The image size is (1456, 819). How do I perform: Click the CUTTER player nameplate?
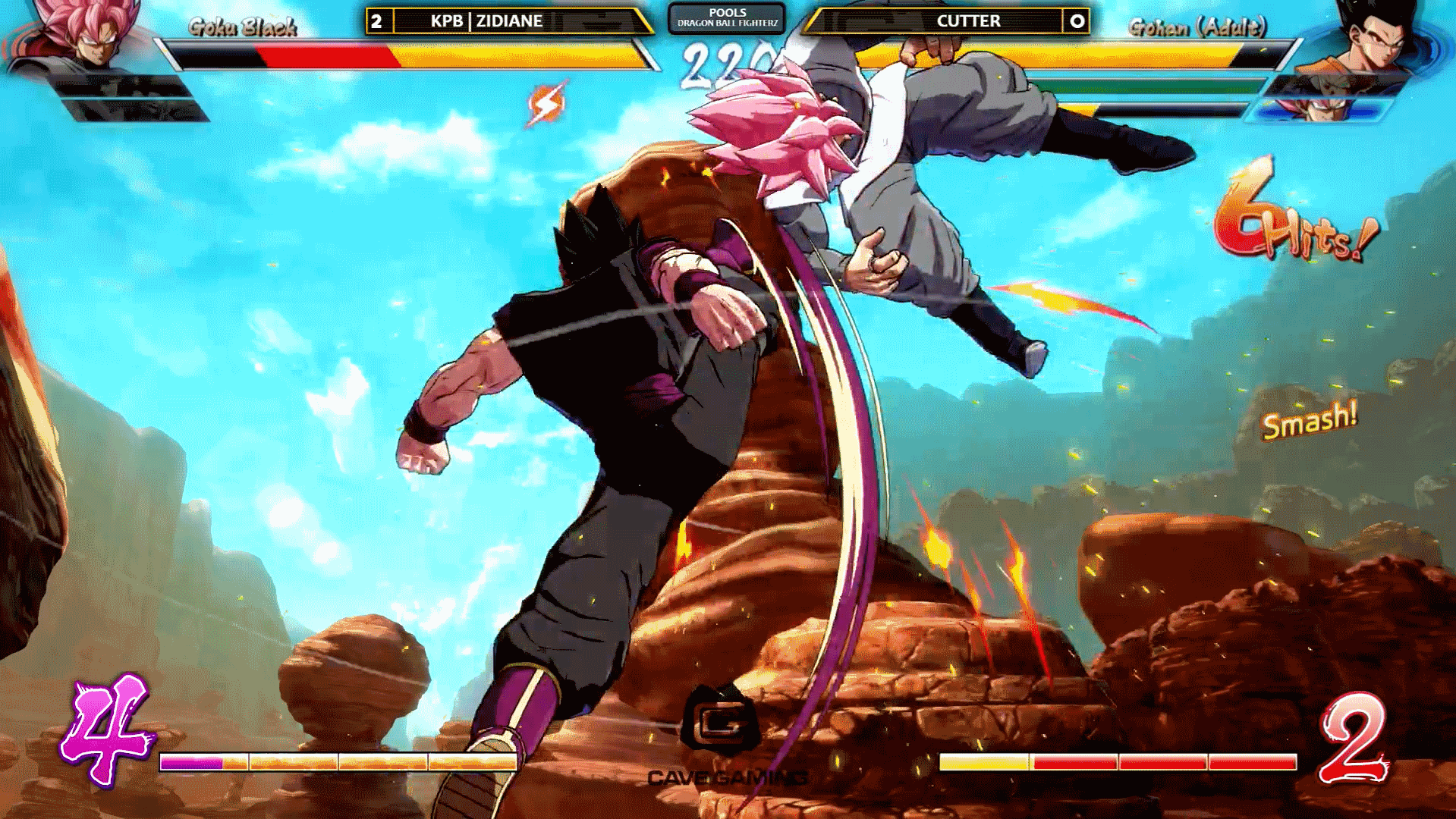(968, 21)
